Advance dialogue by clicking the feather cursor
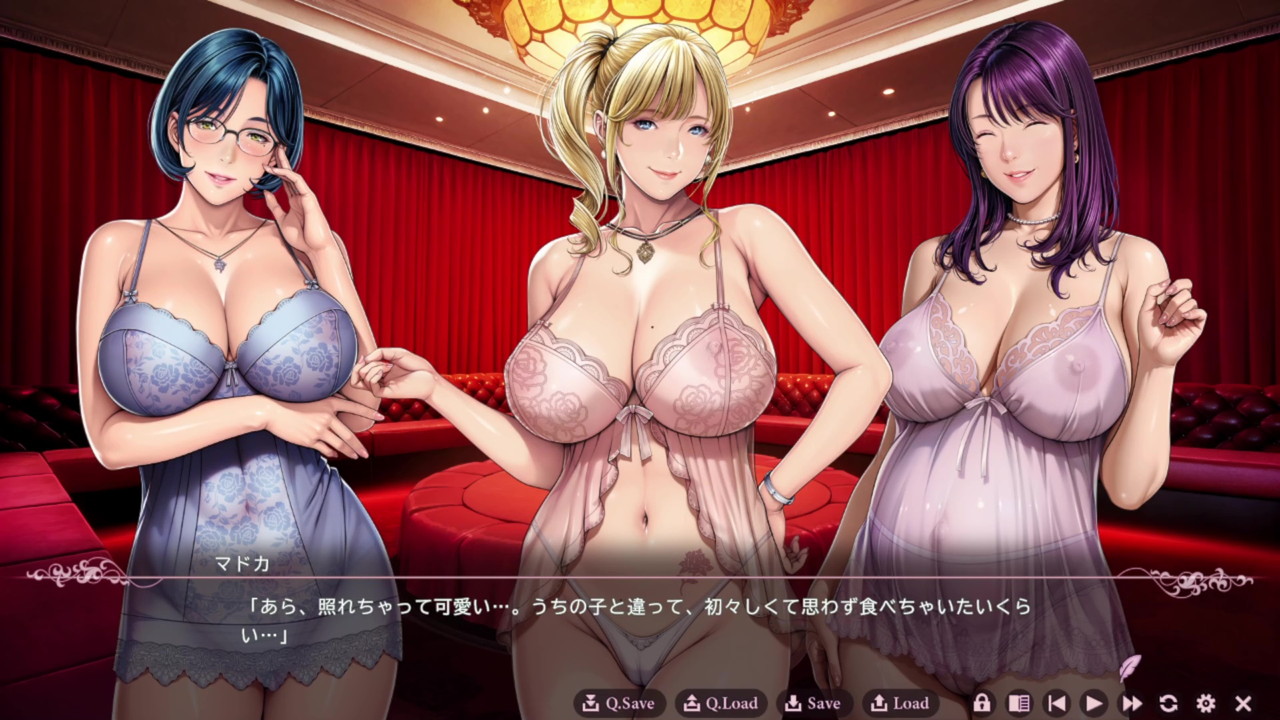Image resolution: width=1280 pixels, height=720 pixels. coord(1128,667)
